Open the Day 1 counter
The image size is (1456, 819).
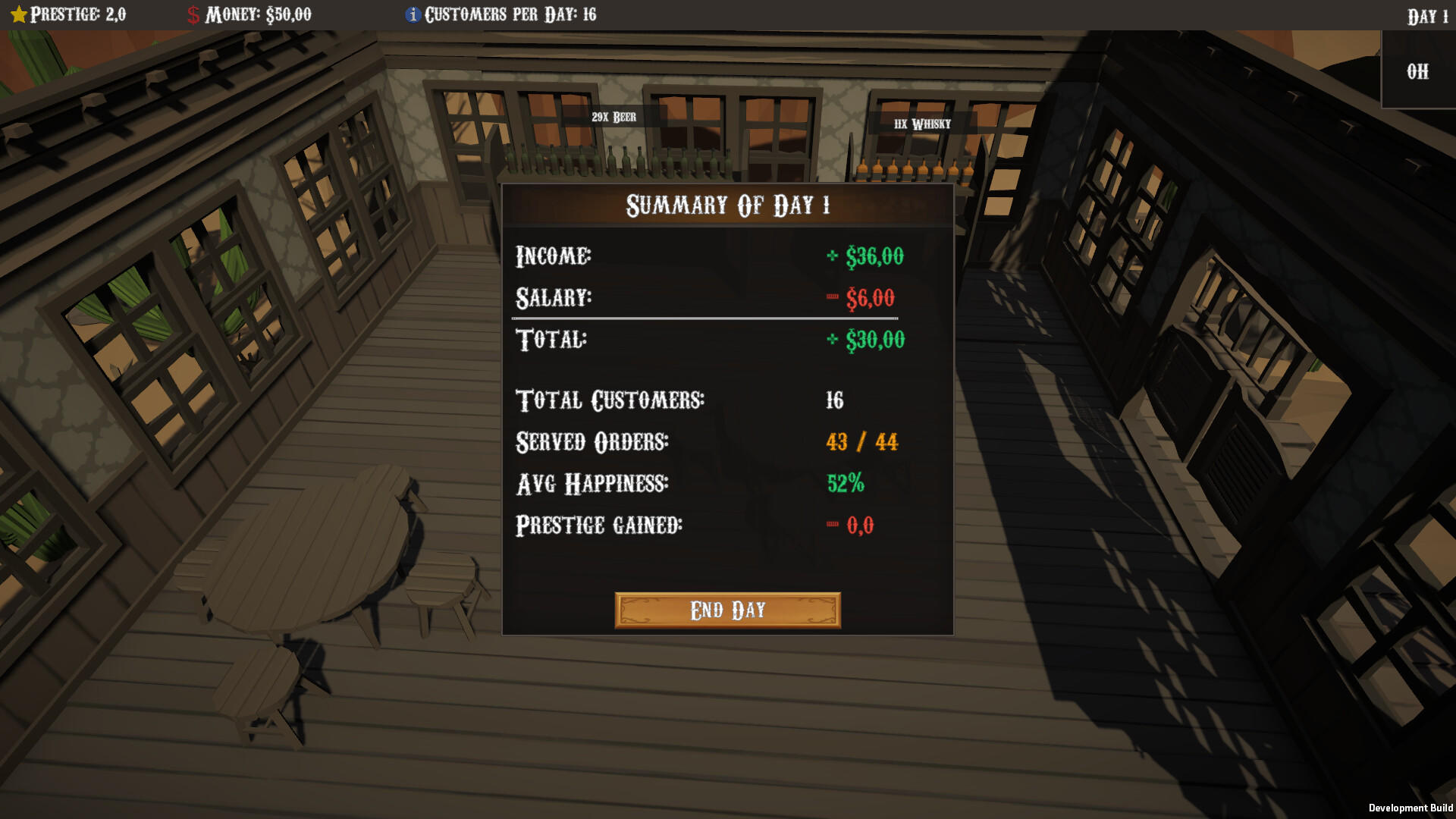click(1429, 13)
